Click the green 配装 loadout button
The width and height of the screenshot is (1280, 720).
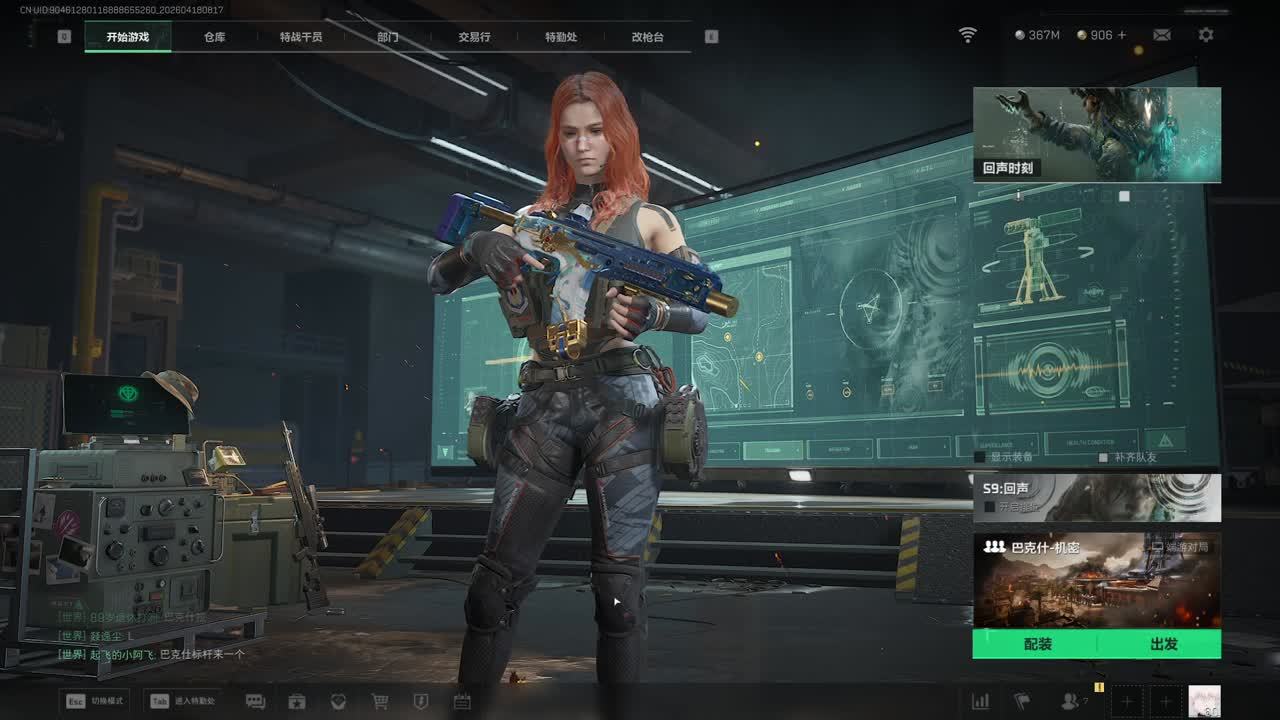1037,644
